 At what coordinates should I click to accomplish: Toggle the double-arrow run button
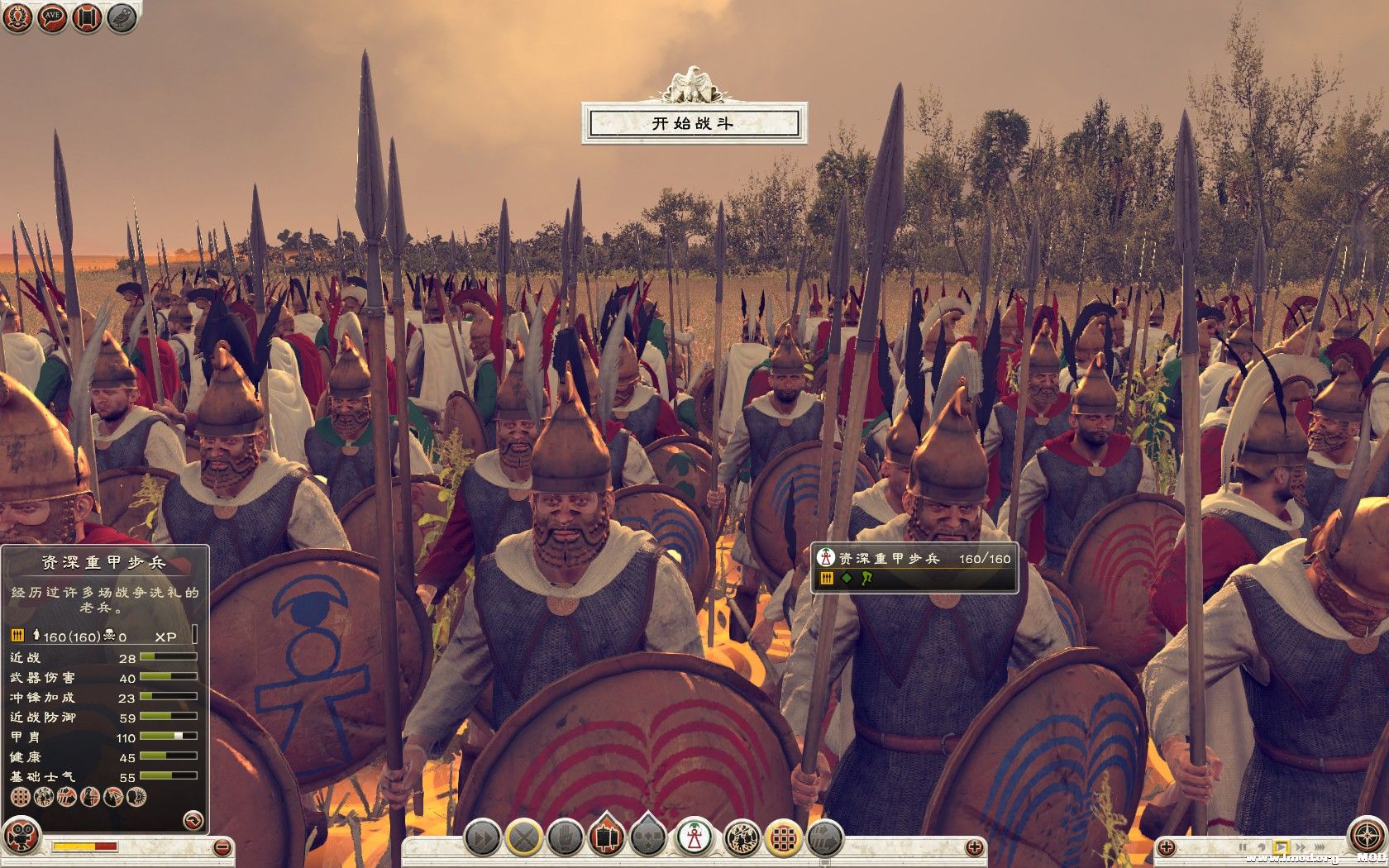point(481,838)
